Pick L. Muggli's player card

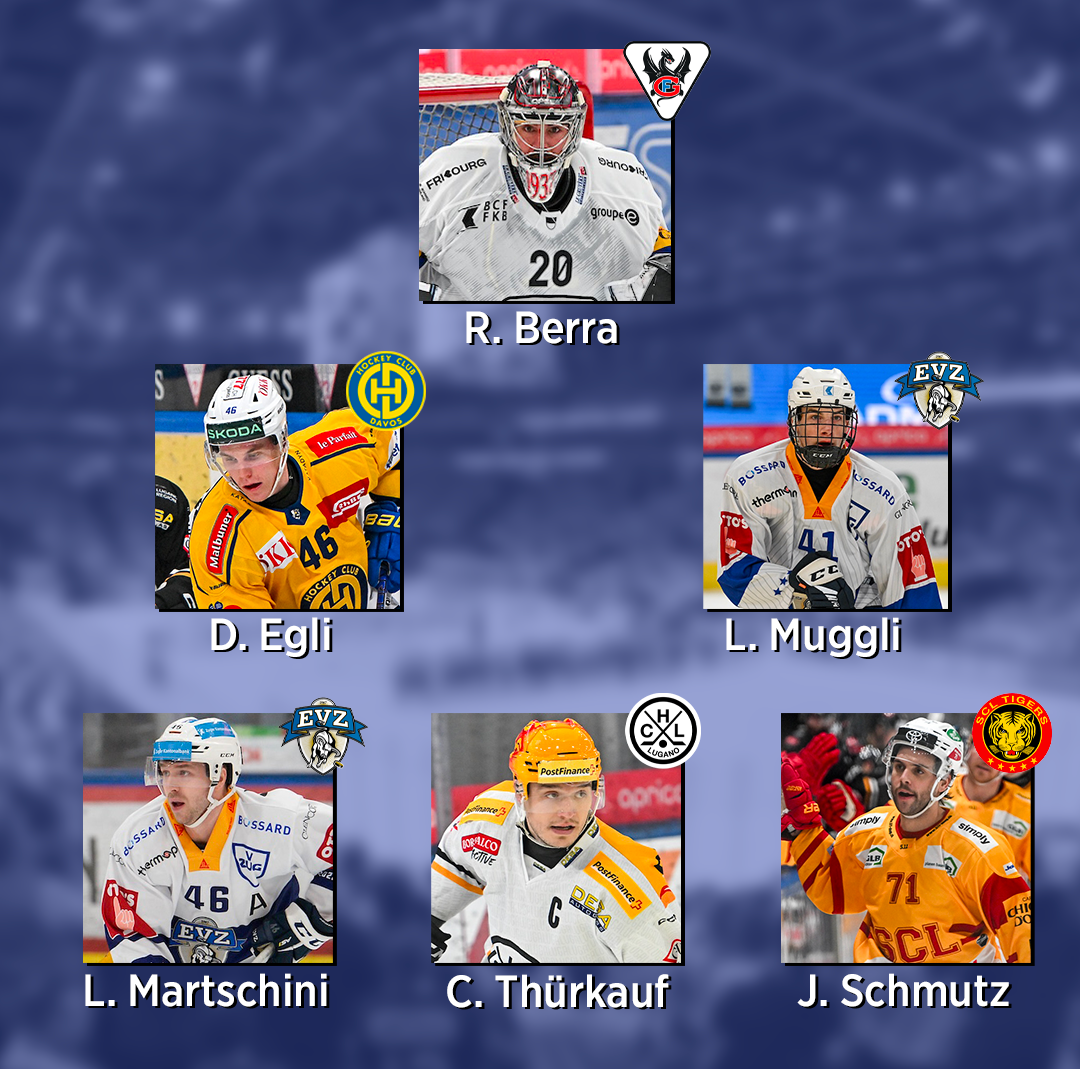[x=825, y=487]
